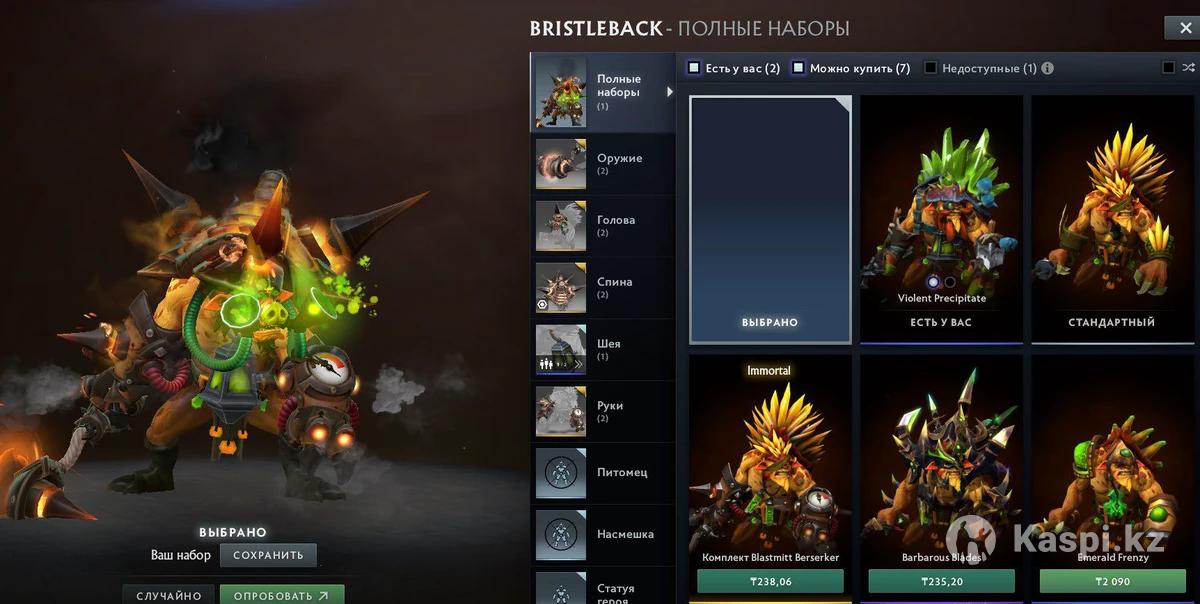
Task: Open the Полные наборы category
Action: [x=602, y=92]
